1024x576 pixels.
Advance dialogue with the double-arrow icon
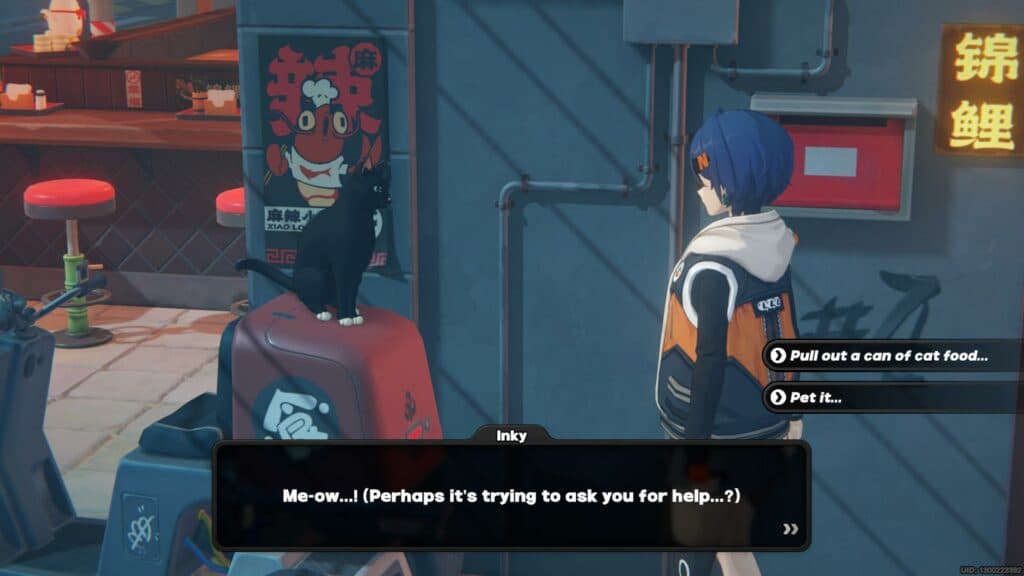click(x=790, y=529)
